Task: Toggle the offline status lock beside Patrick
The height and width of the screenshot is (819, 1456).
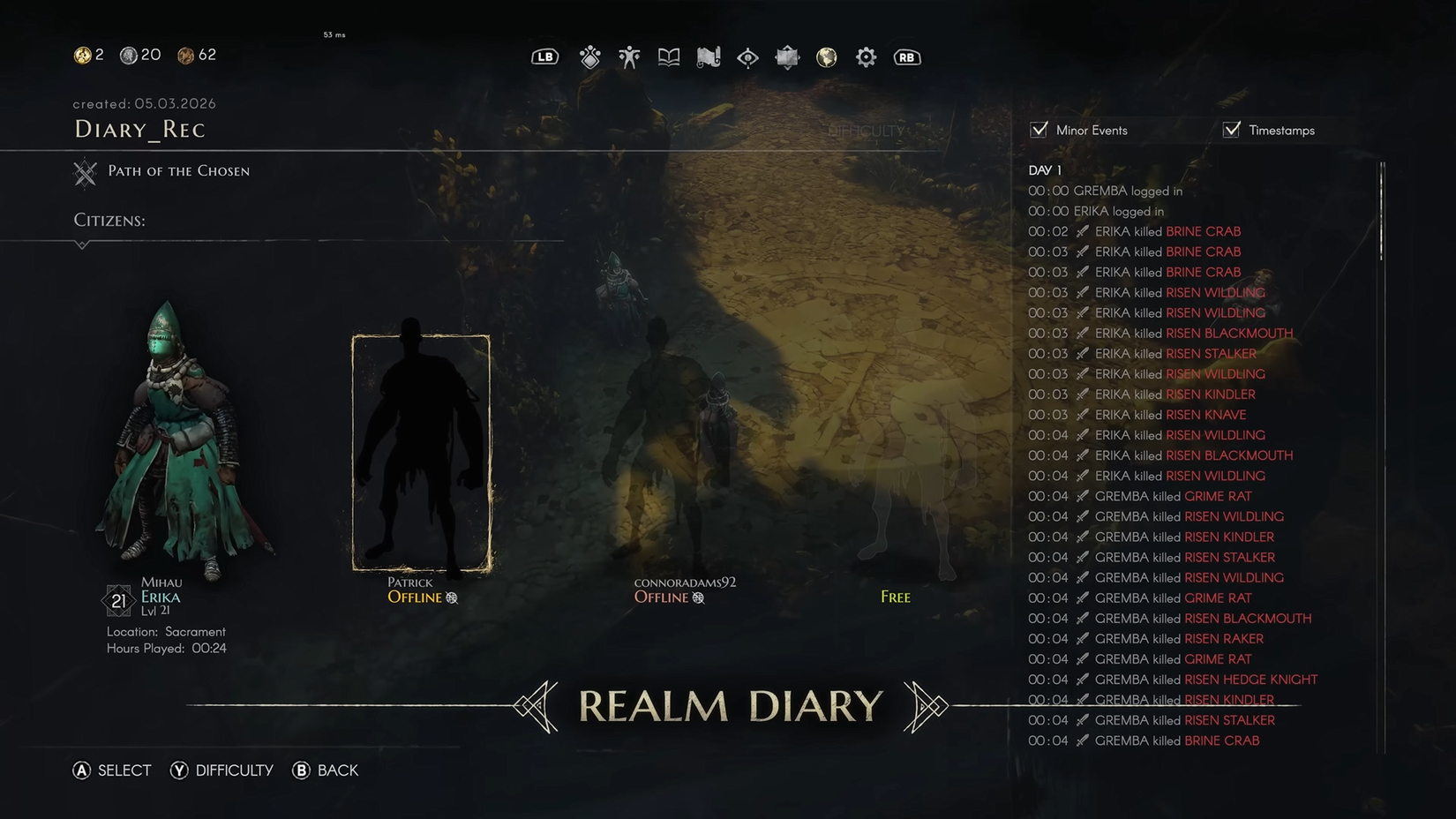Action: point(451,597)
